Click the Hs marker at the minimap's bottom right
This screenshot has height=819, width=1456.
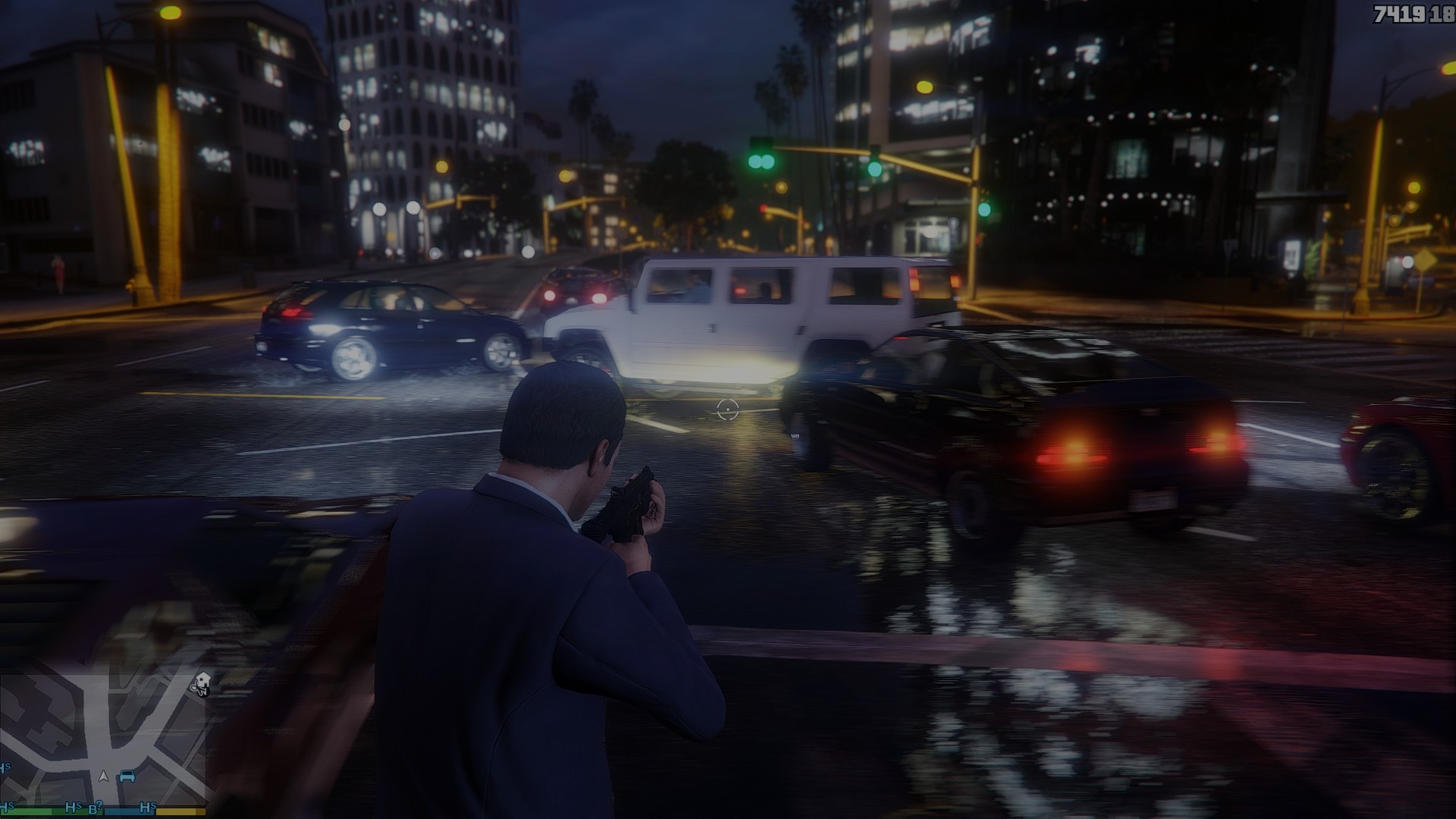[x=148, y=807]
